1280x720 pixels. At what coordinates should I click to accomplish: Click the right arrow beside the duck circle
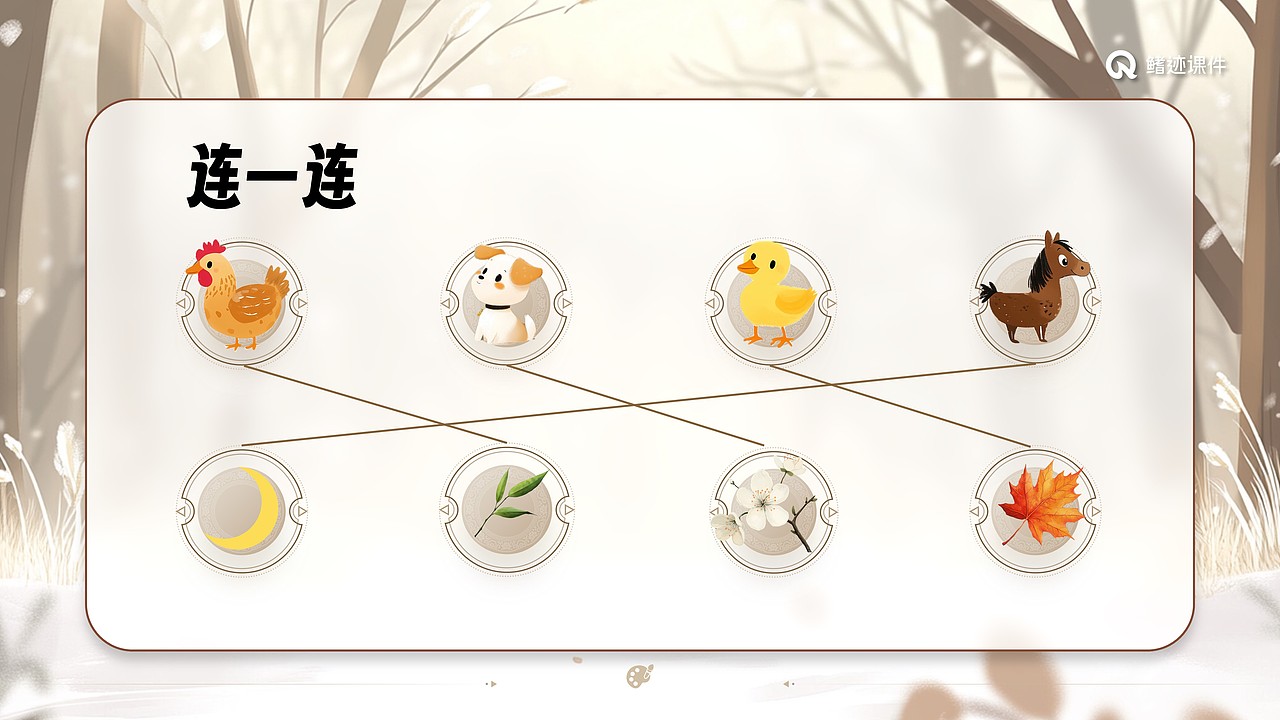(x=830, y=303)
